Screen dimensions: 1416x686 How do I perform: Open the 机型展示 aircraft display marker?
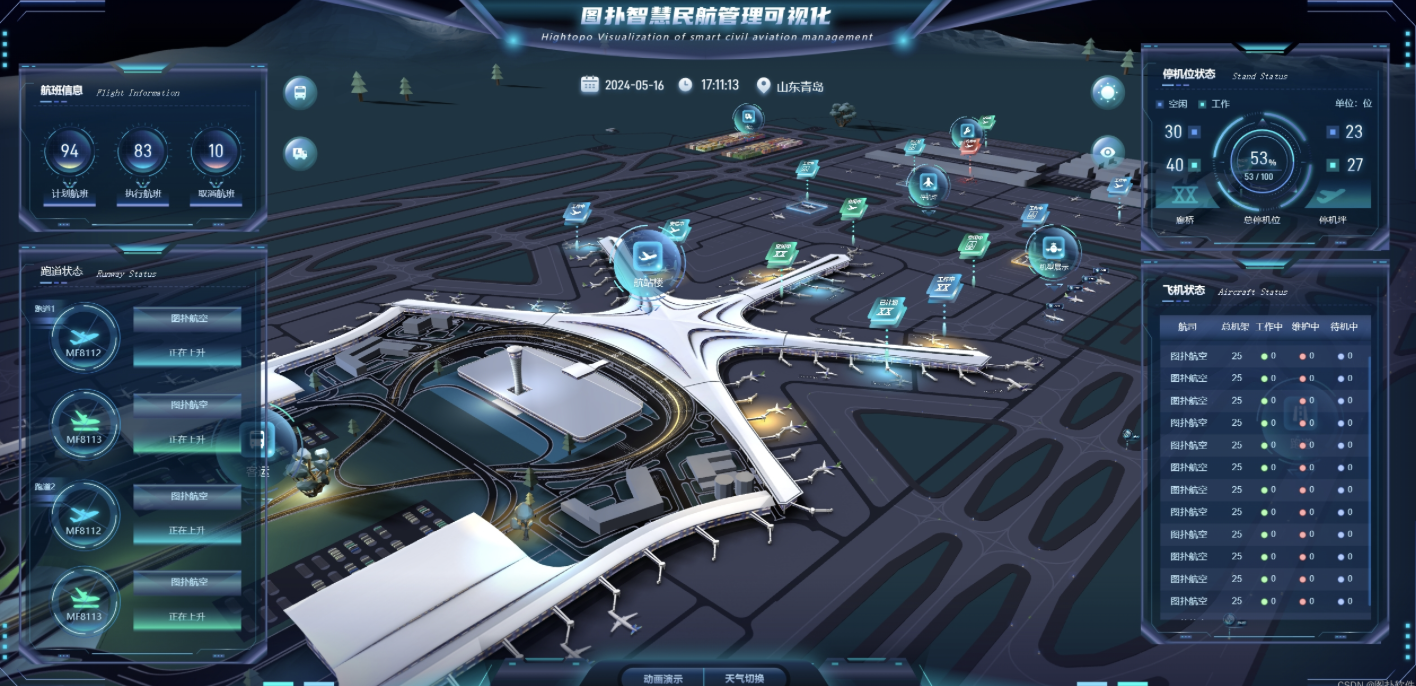tap(1052, 248)
